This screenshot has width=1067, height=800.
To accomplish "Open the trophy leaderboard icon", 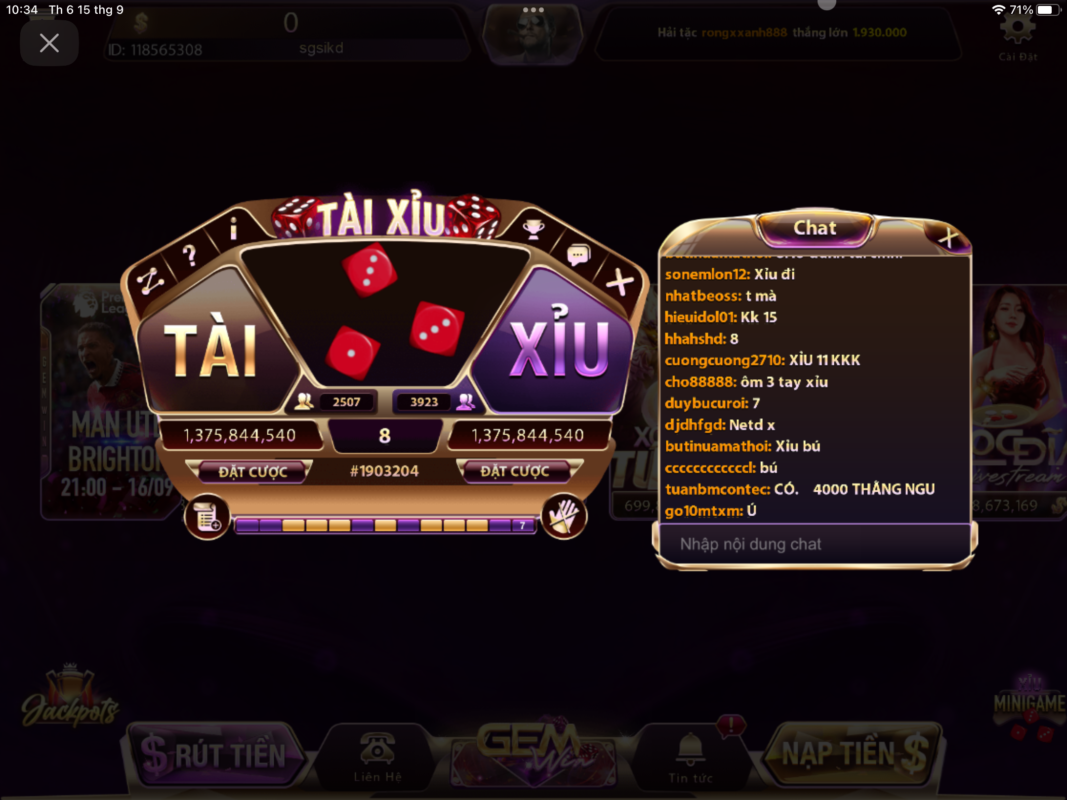I will pos(534,230).
